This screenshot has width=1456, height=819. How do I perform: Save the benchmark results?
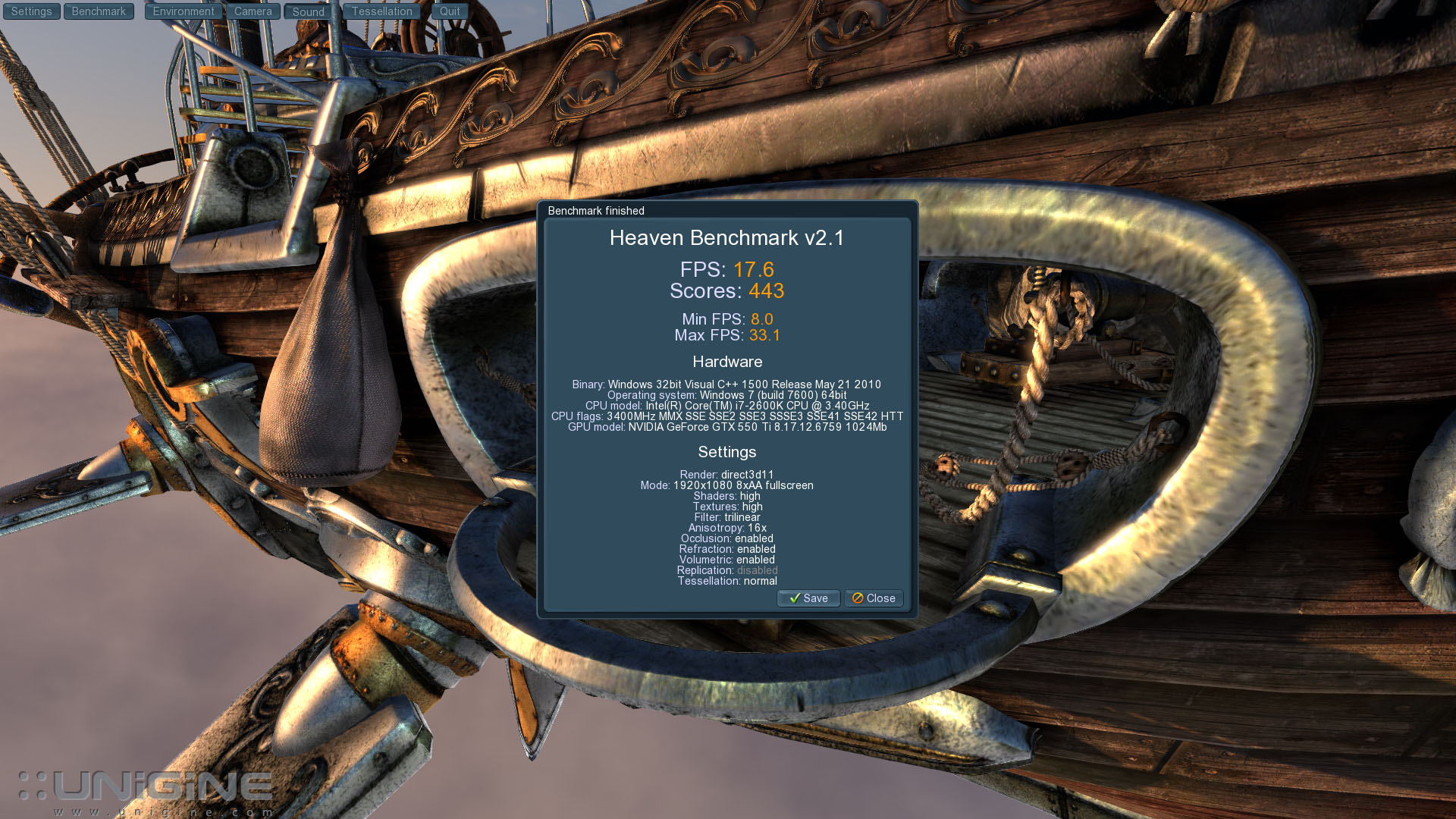[x=808, y=598]
